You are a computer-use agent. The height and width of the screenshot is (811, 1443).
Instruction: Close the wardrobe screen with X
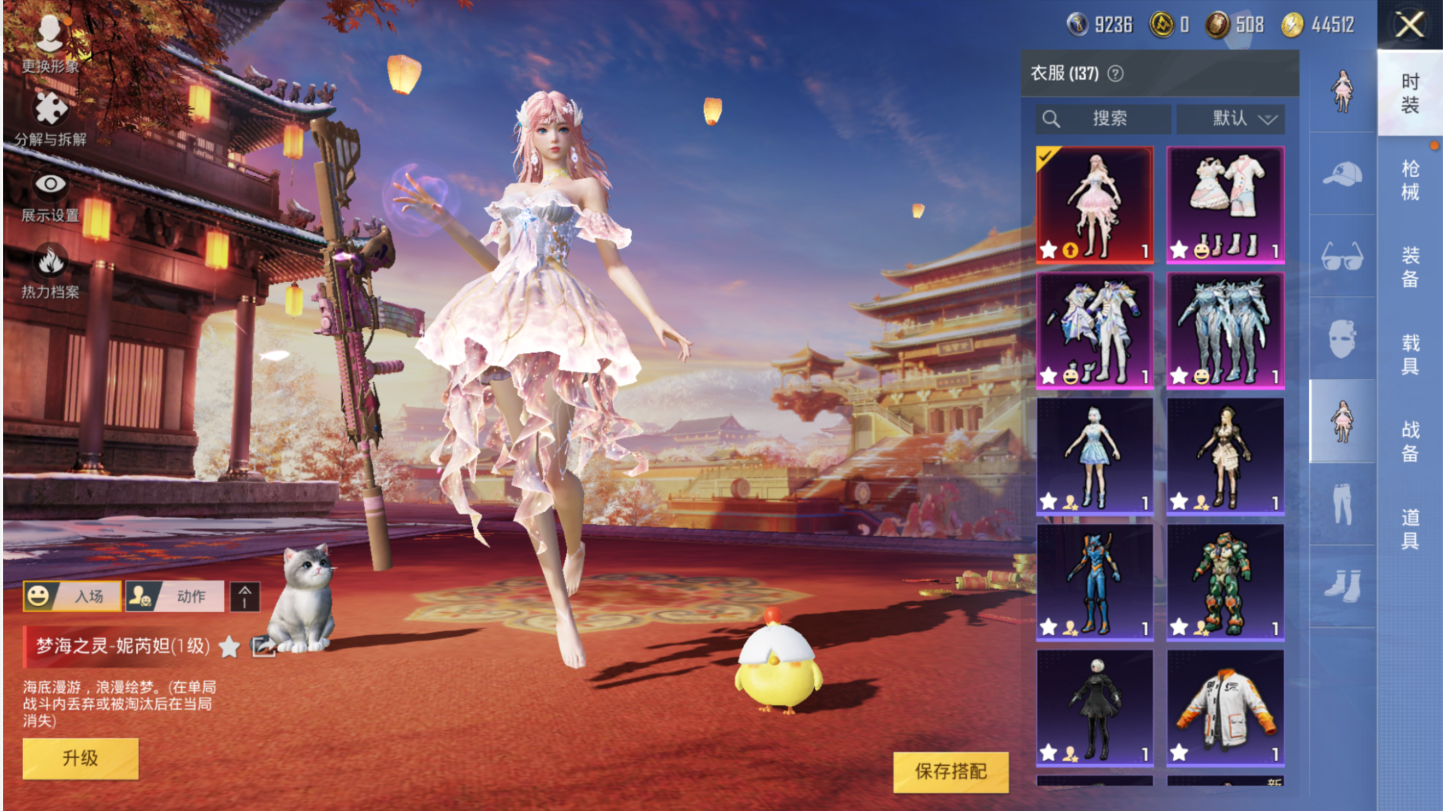coord(1409,24)
